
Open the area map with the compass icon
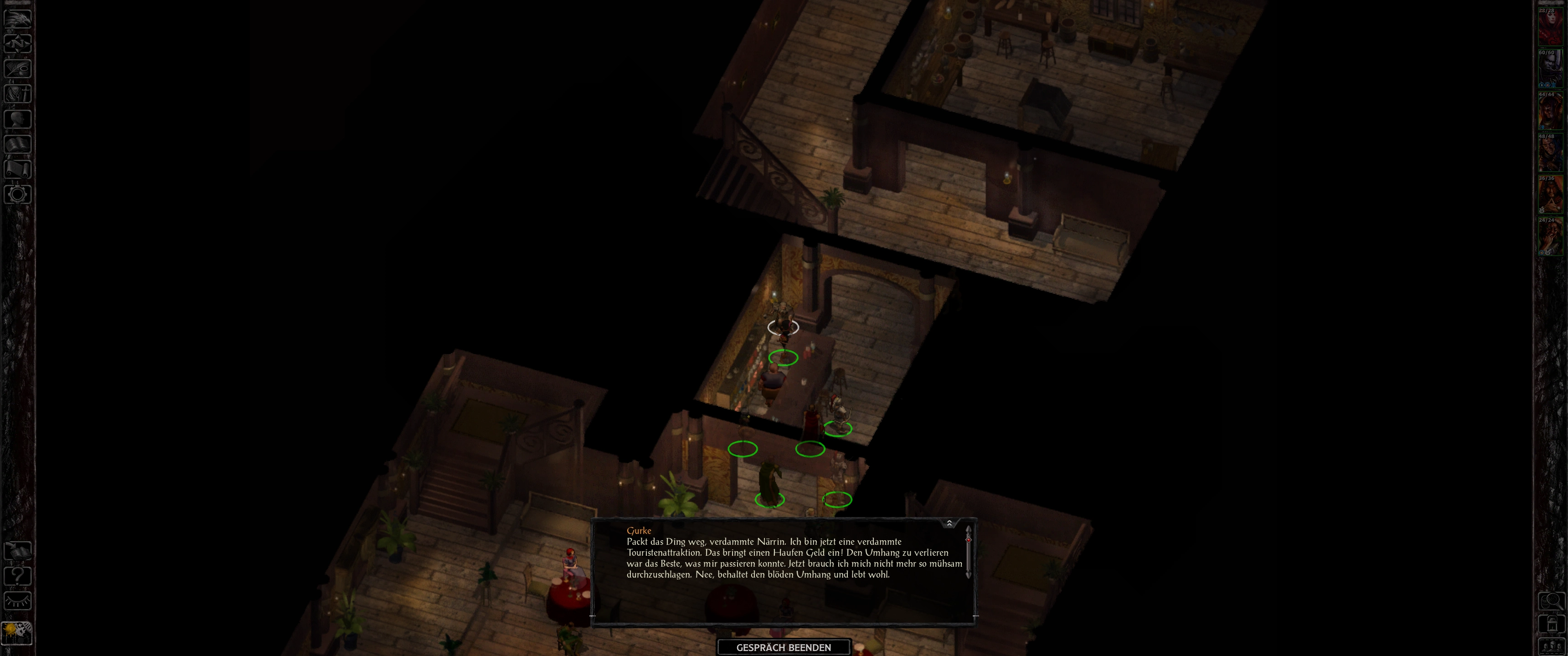pos(18,43)
